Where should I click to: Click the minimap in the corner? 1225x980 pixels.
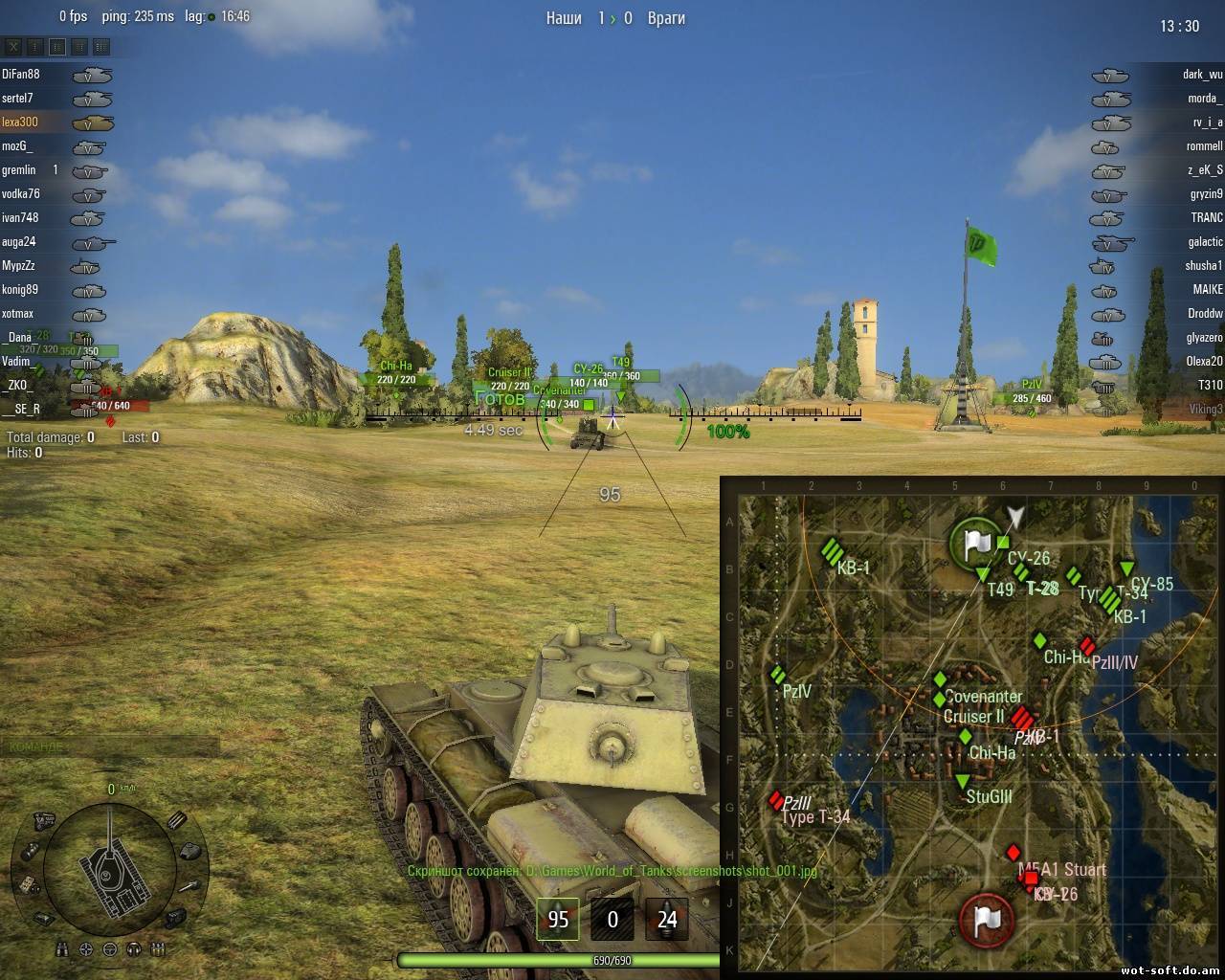point(971,727)
